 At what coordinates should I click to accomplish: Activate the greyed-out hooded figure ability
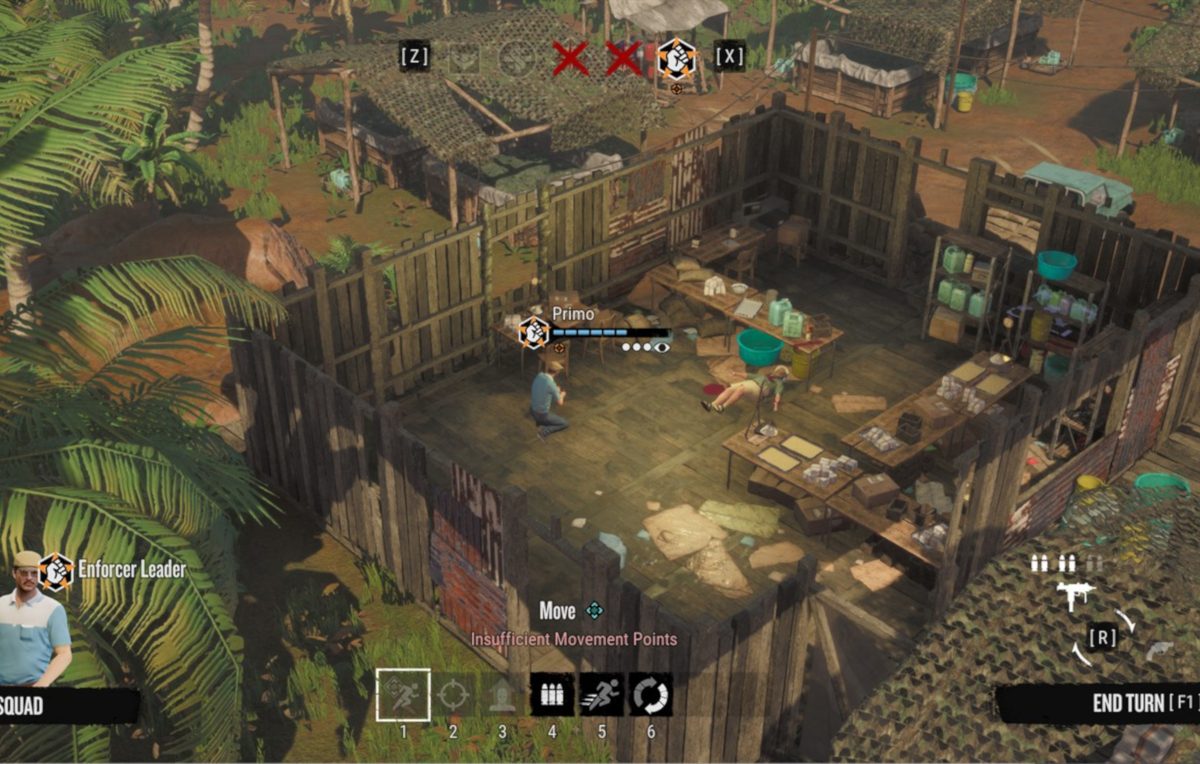pyautogui.click(x=502, y=694)
